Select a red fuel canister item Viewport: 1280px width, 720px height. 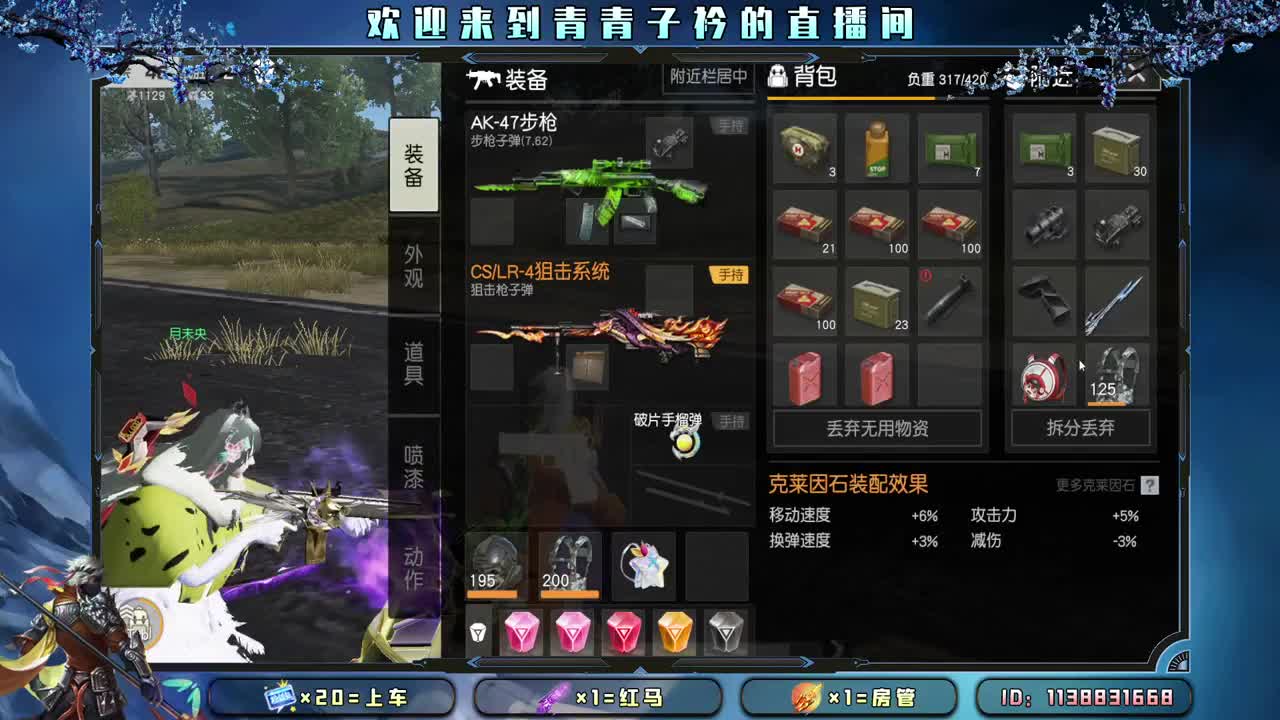pos(806,375)
